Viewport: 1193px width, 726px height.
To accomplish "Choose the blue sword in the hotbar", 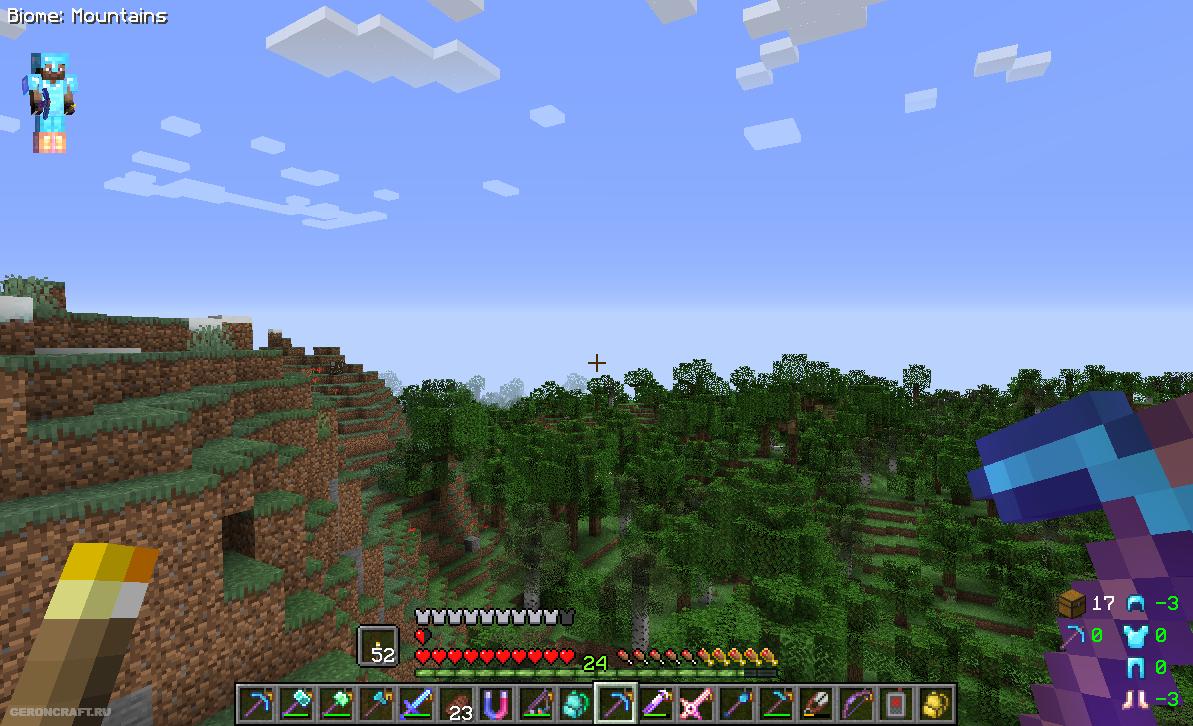I will click(415, 704).
